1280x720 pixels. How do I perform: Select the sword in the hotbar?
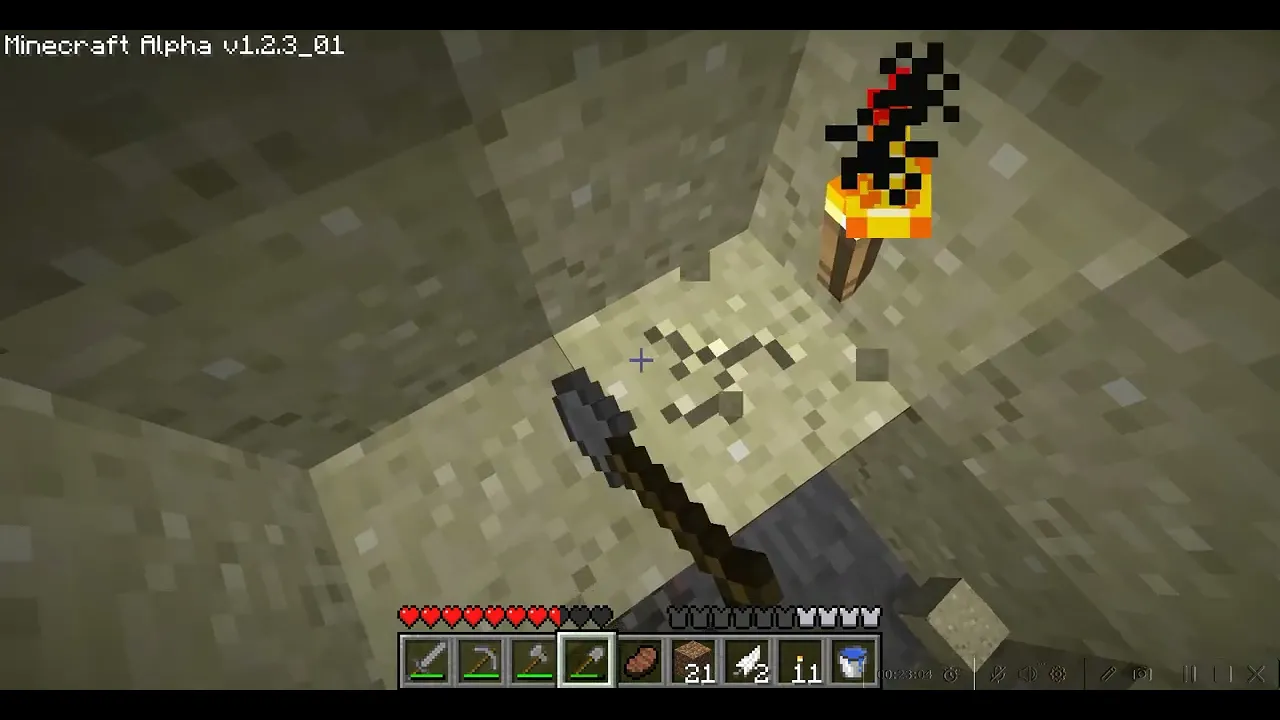pyautogui.click(x=426, y=662)
